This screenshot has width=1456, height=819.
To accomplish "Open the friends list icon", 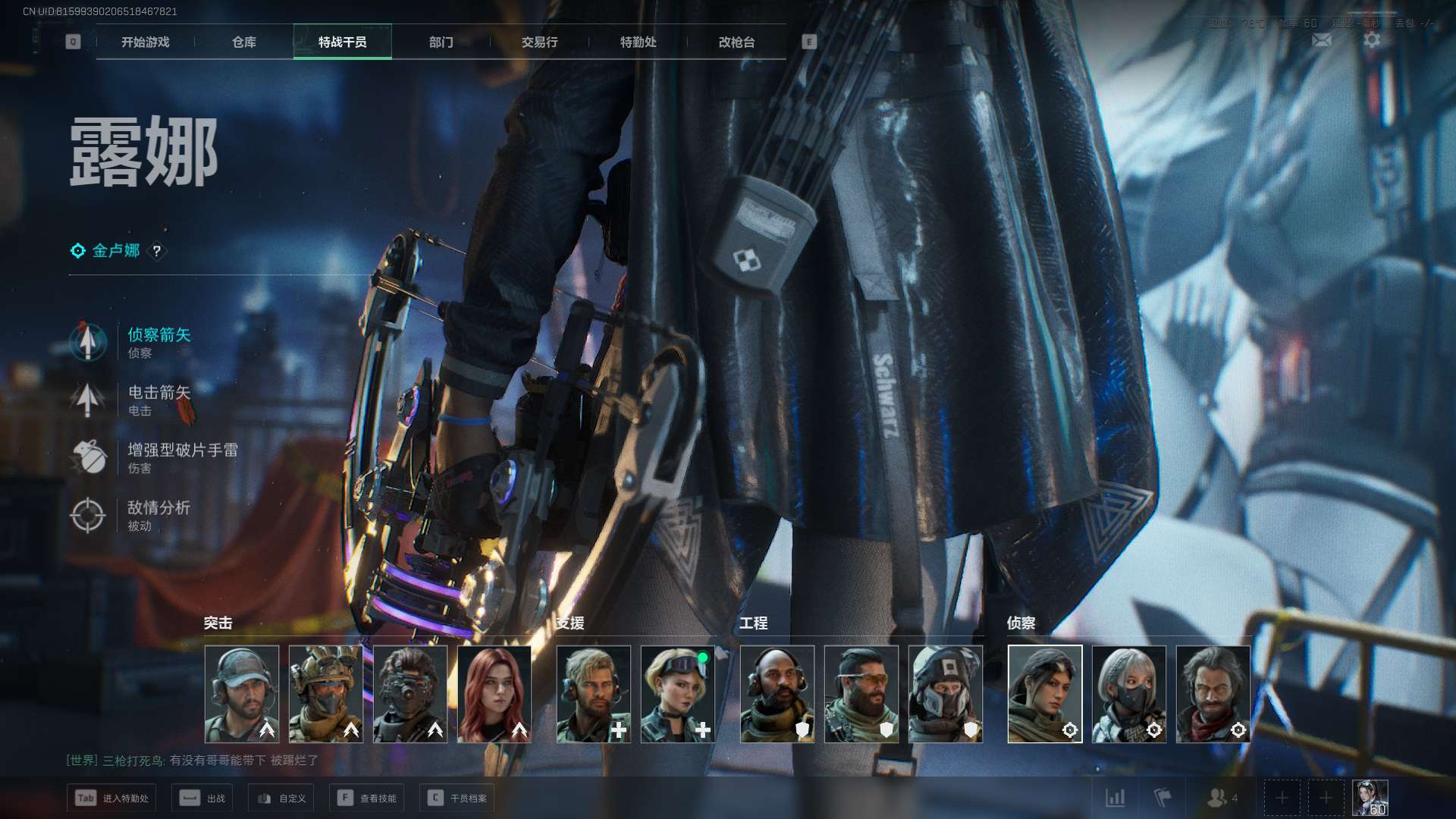I will (1221, 798).
